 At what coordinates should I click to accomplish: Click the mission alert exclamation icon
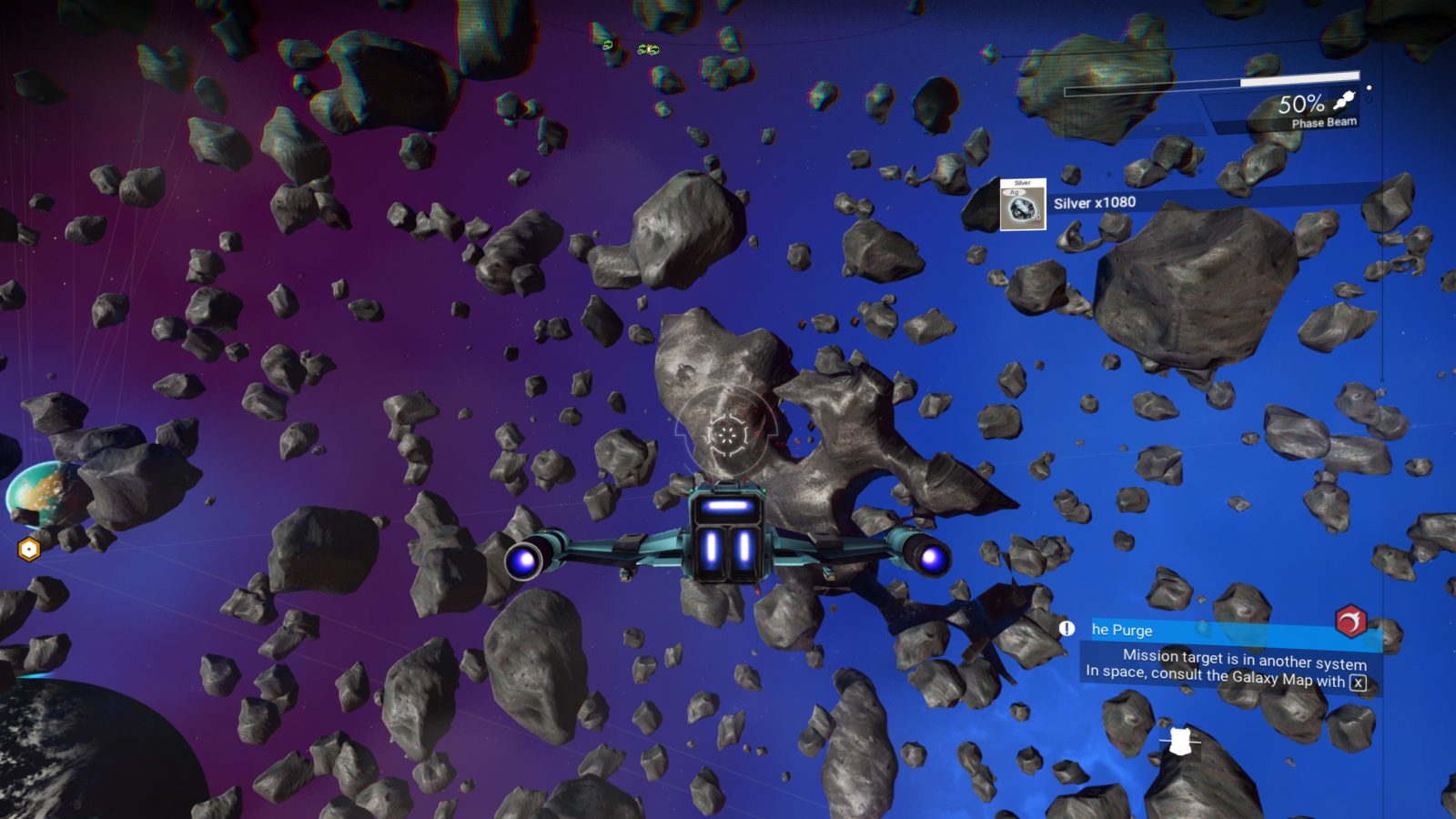click(x=1067, y=628)
